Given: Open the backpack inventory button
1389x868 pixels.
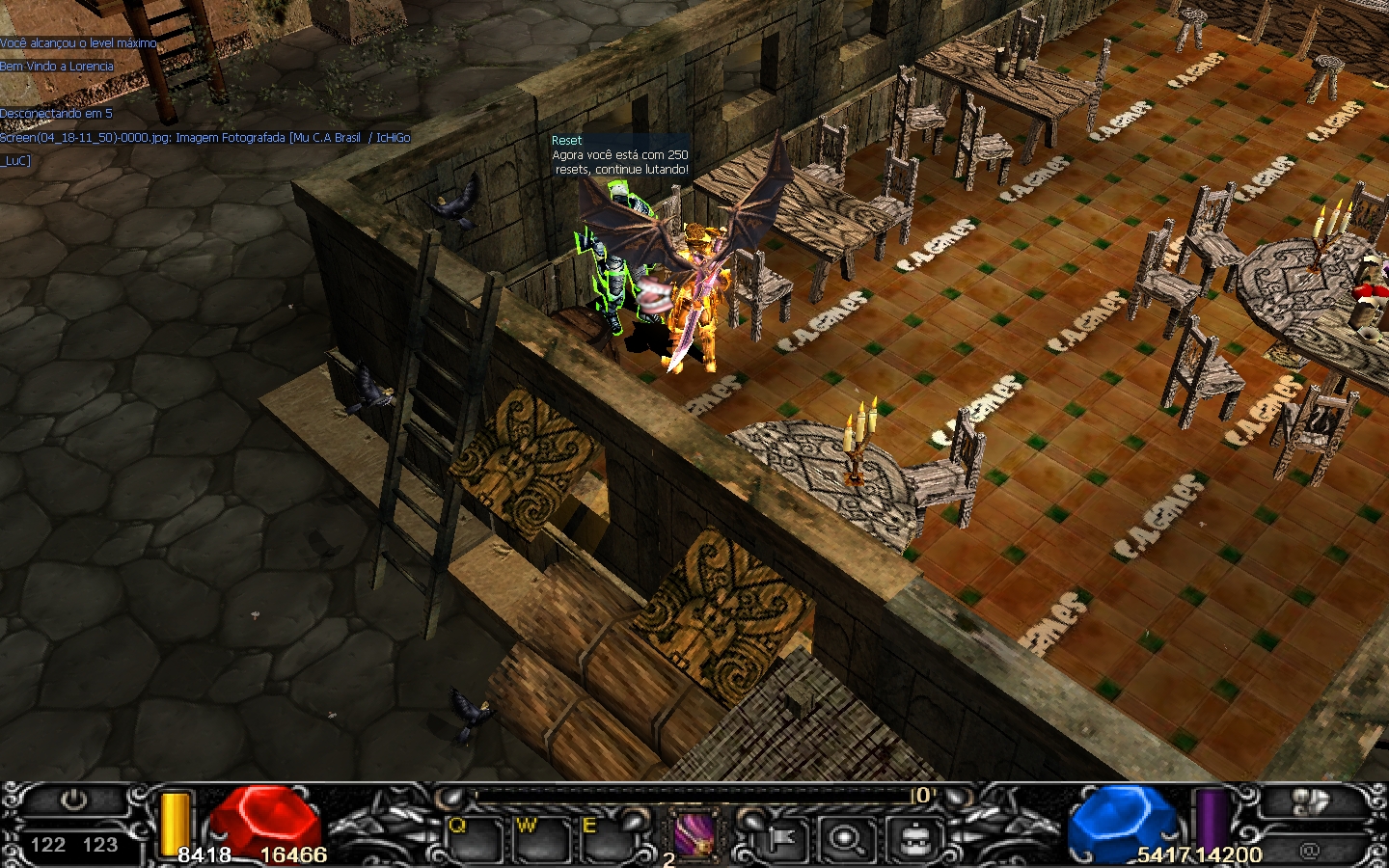Looking at the screenshot, I should [x=912, y=839].
